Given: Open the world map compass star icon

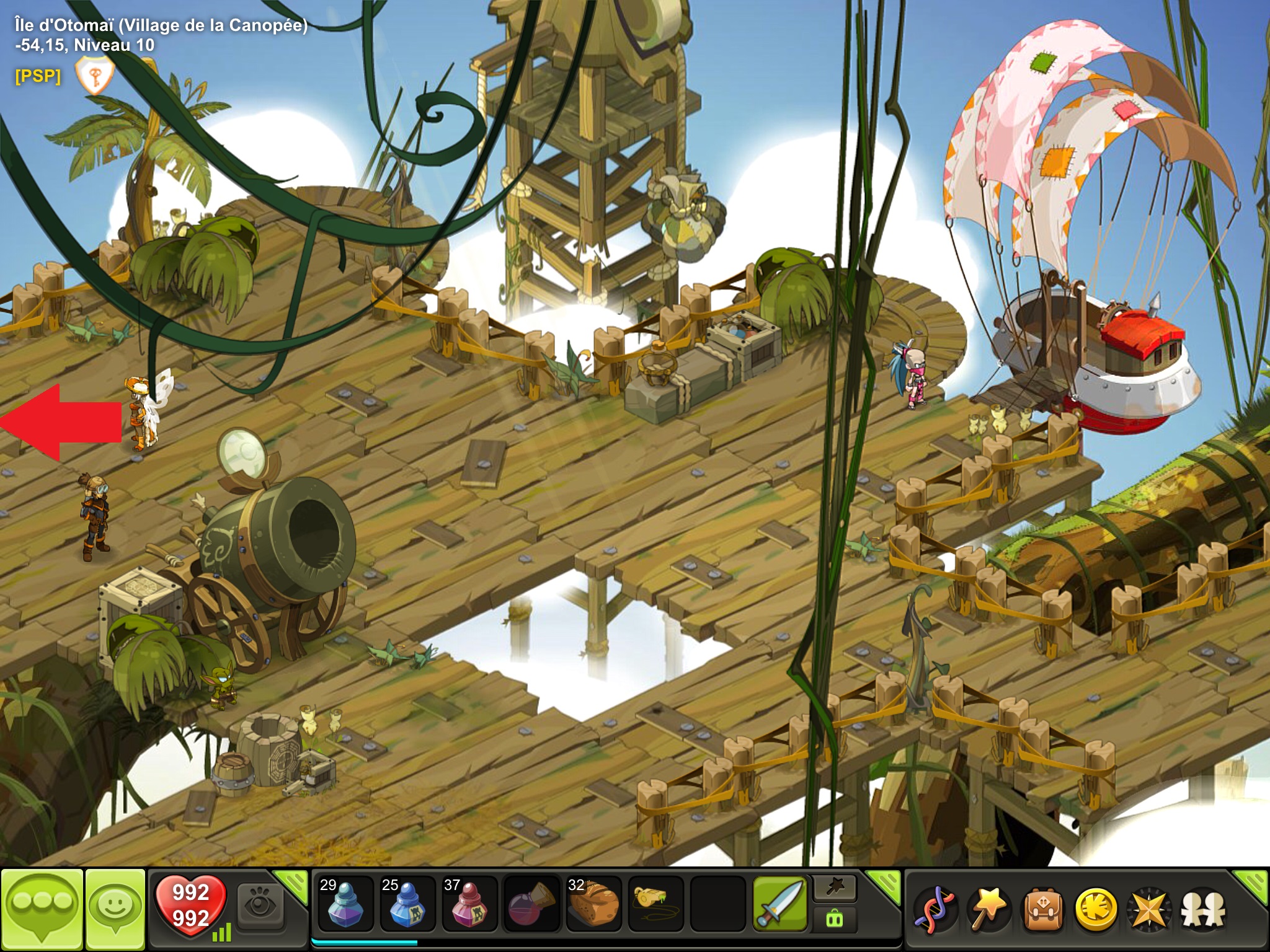Looking at the screenshot, I should [x=1150, y=910].
